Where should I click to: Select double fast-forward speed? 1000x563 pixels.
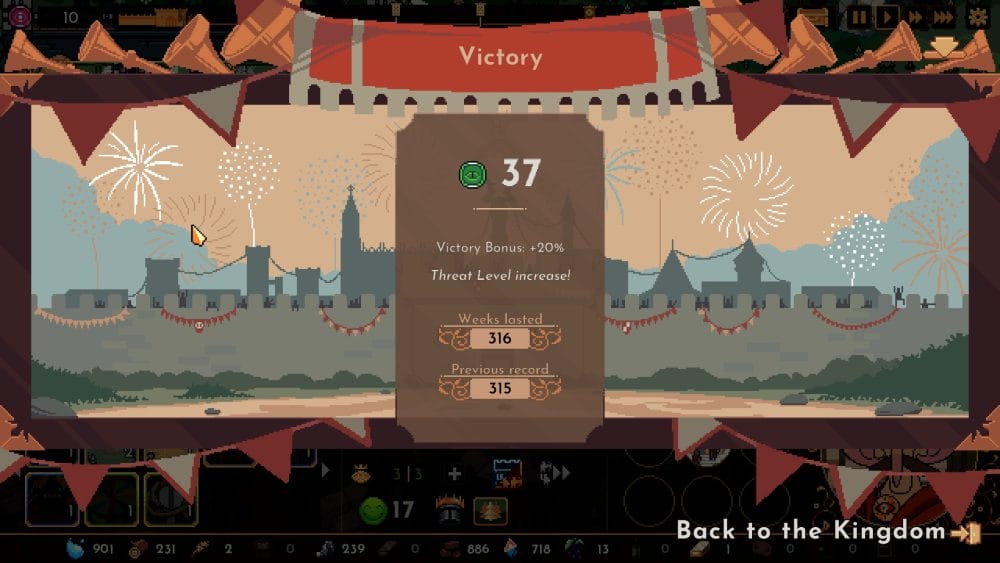pos(914,17)
